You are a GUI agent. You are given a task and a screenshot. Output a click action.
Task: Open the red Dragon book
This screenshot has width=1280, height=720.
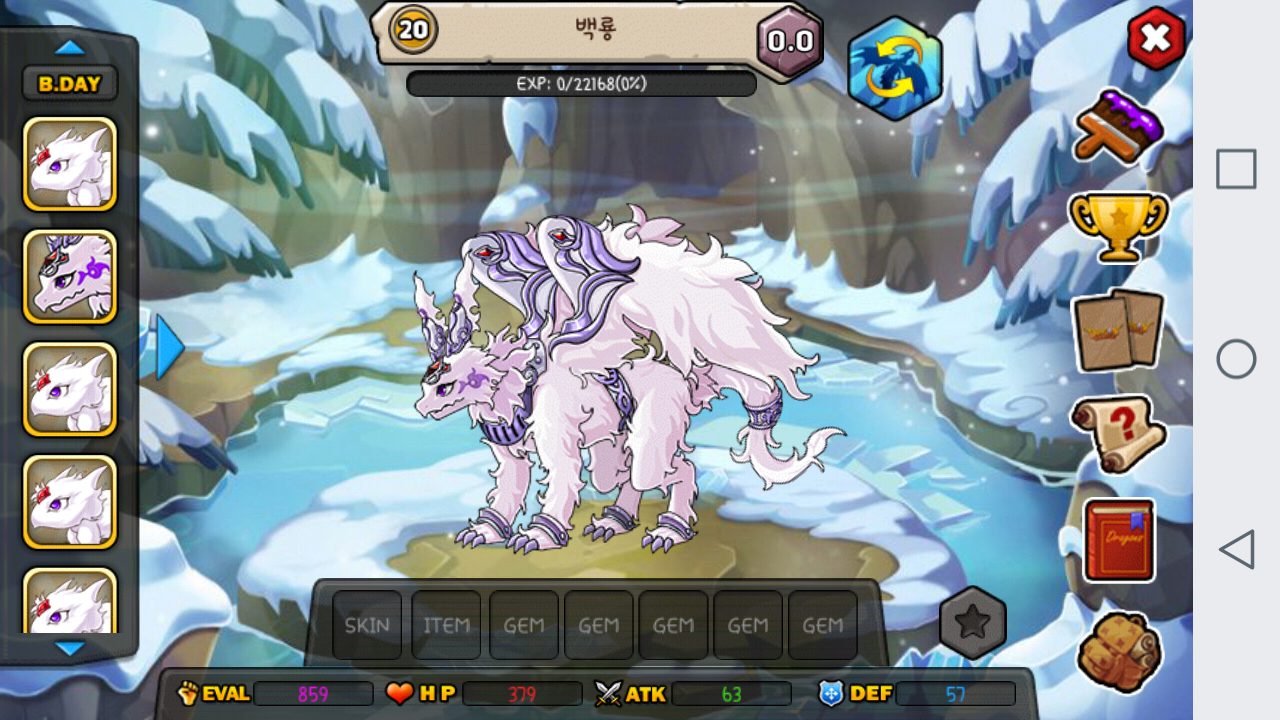tap(1119, 540)
